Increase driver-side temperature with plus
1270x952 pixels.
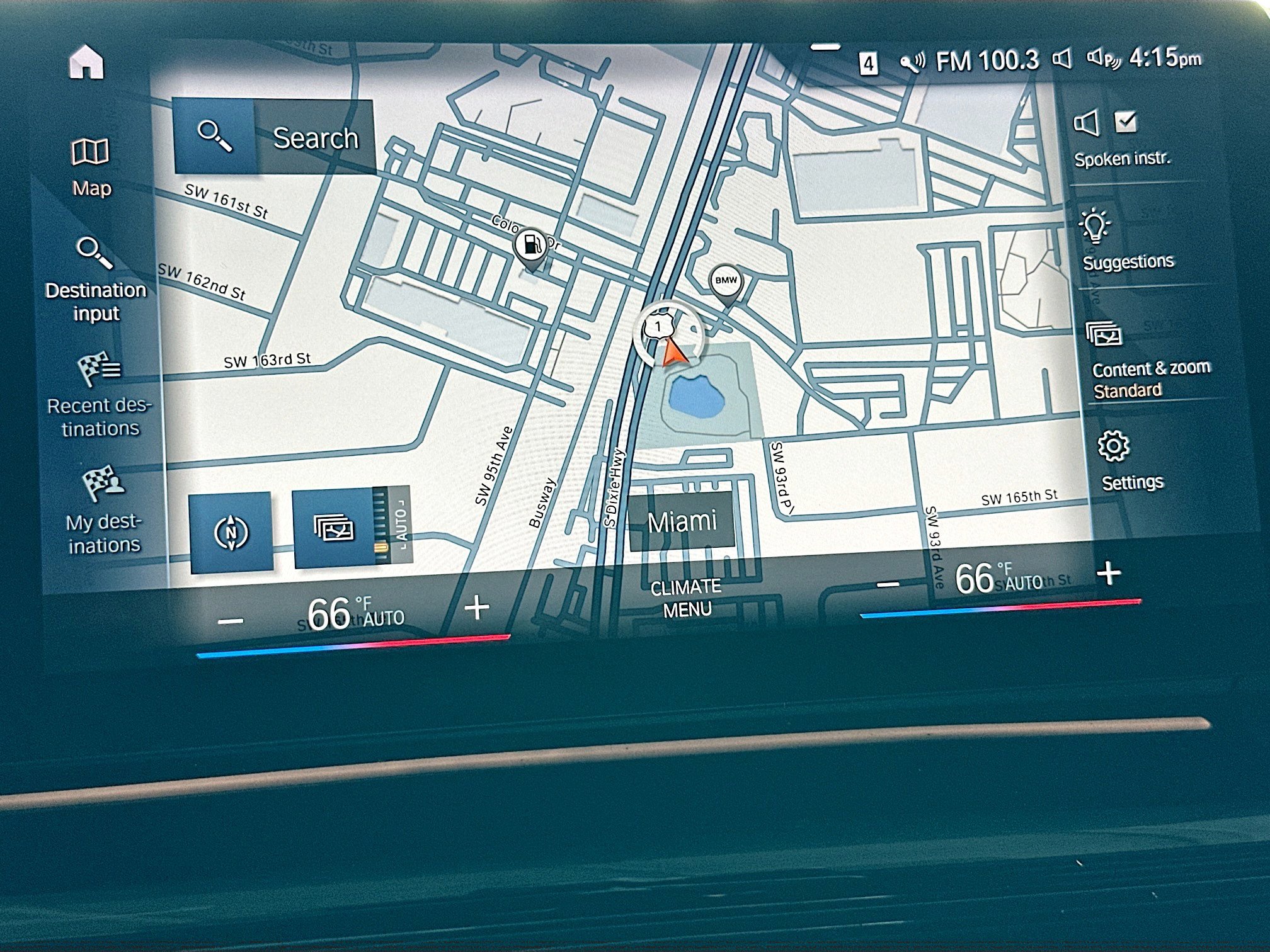(x=477, y=608)
